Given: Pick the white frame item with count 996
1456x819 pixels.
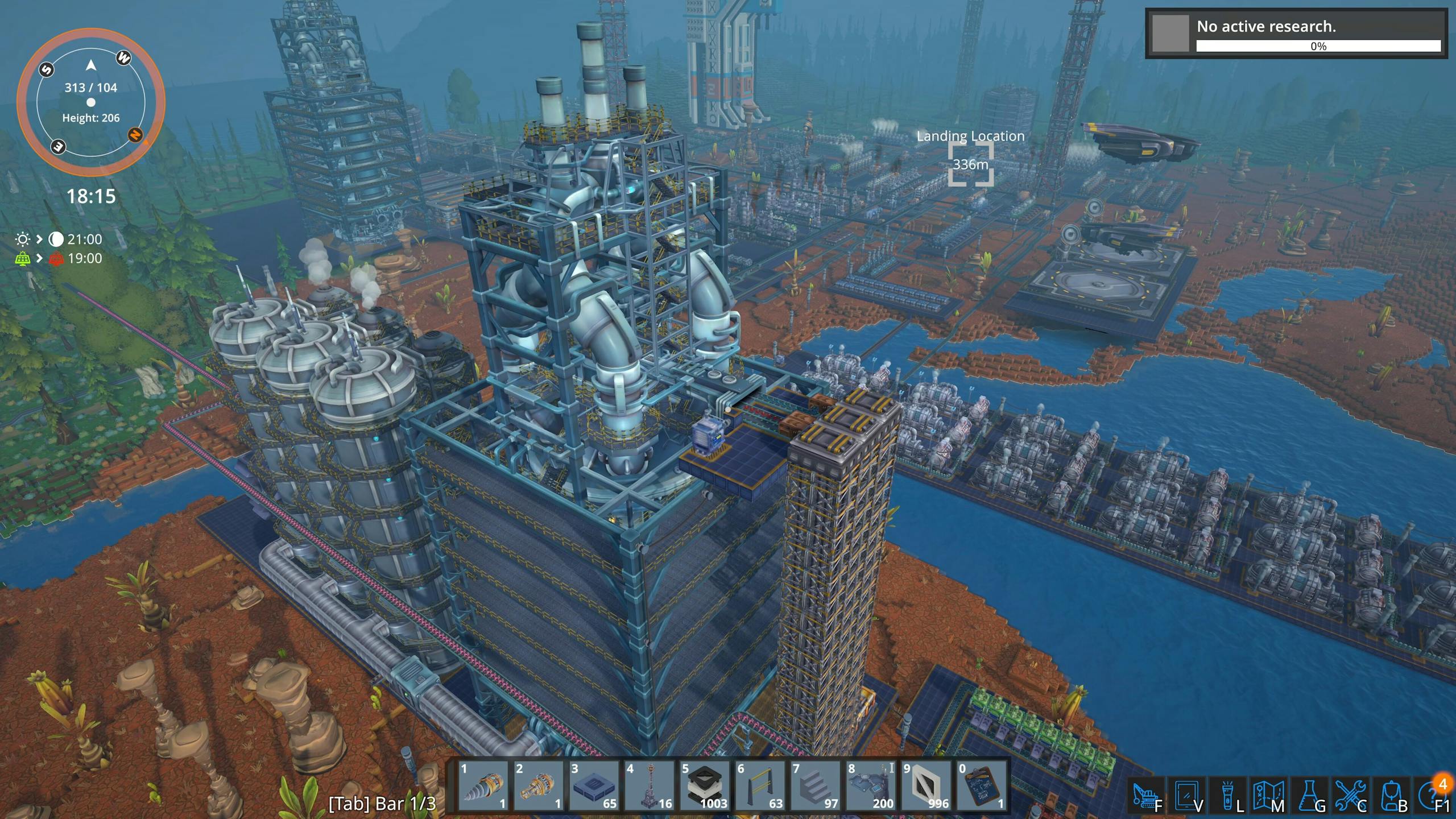Looking at the screenshot, I should click(927, 786).
